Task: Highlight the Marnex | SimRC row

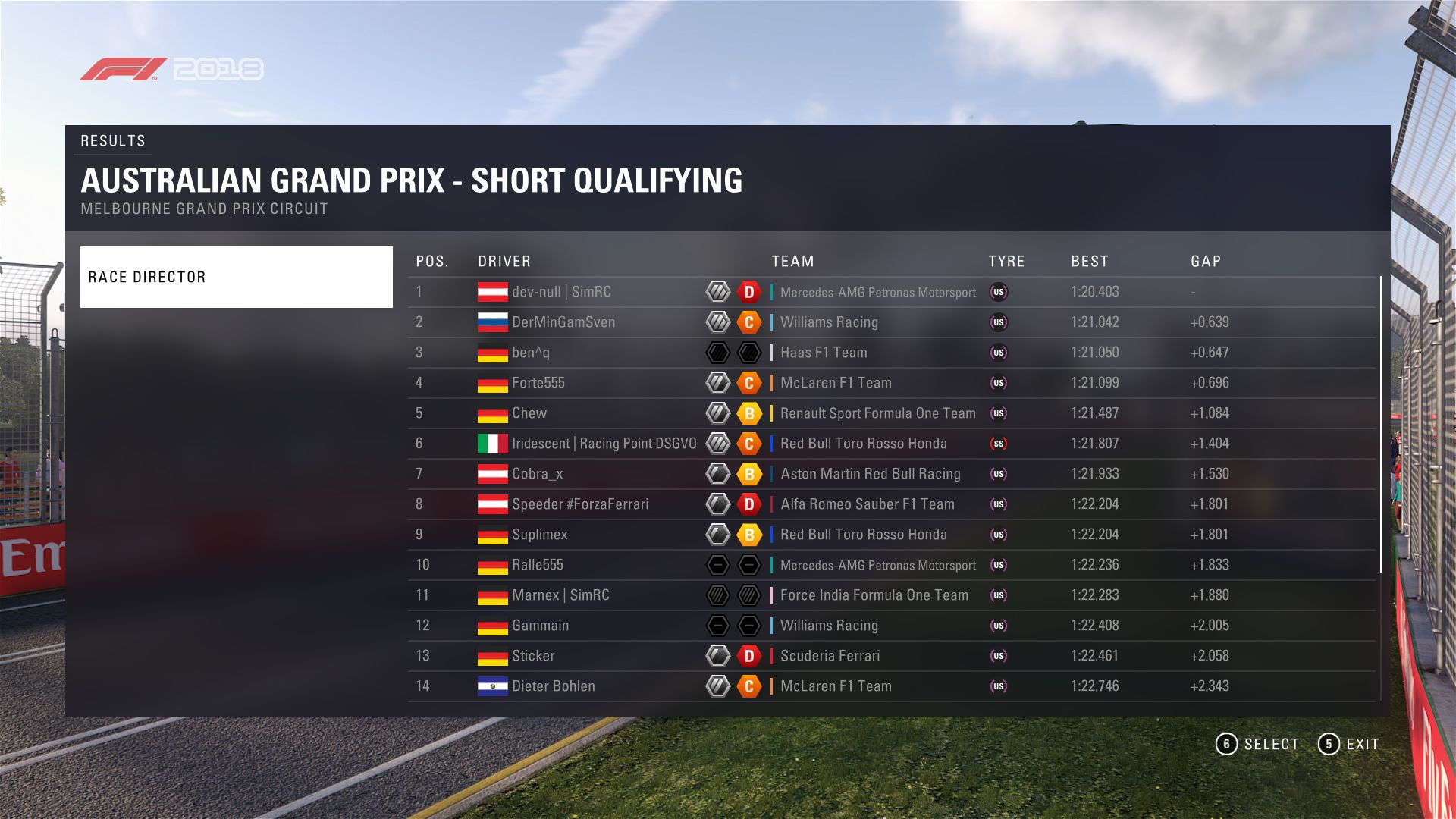Action: [x=560, y=595]
